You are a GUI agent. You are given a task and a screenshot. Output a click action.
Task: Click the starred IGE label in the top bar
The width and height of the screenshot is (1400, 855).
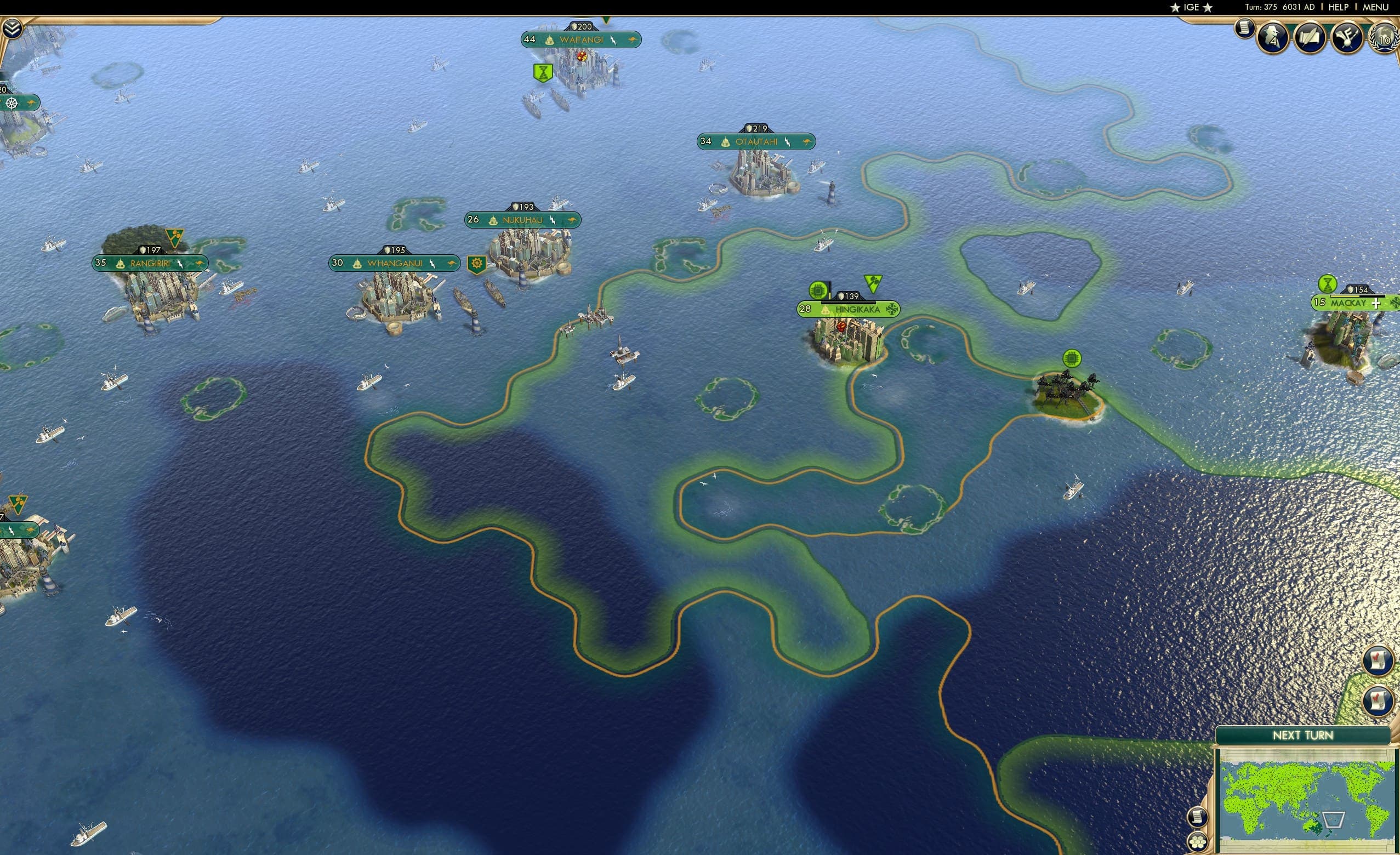(1191, 7)
